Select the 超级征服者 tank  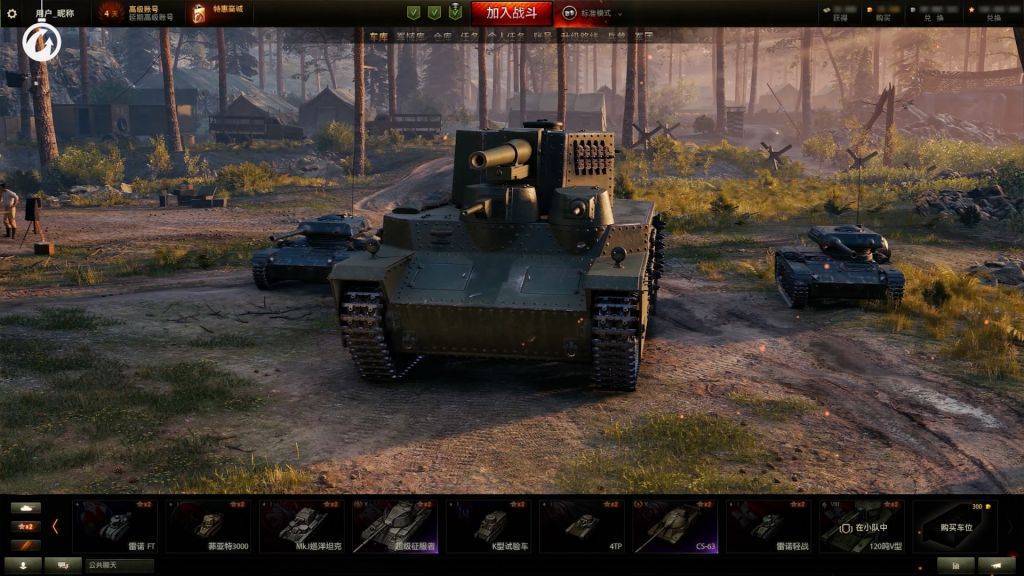(395, 526)
